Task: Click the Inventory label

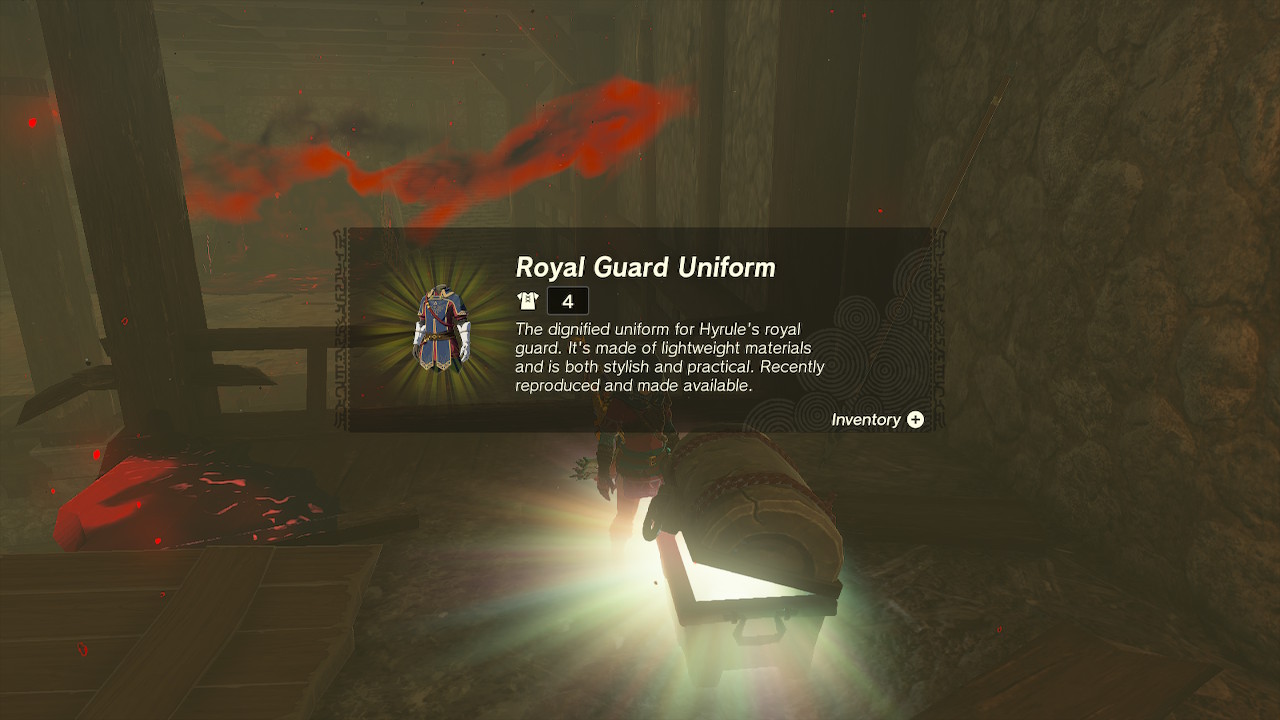Action: [865, 420]
